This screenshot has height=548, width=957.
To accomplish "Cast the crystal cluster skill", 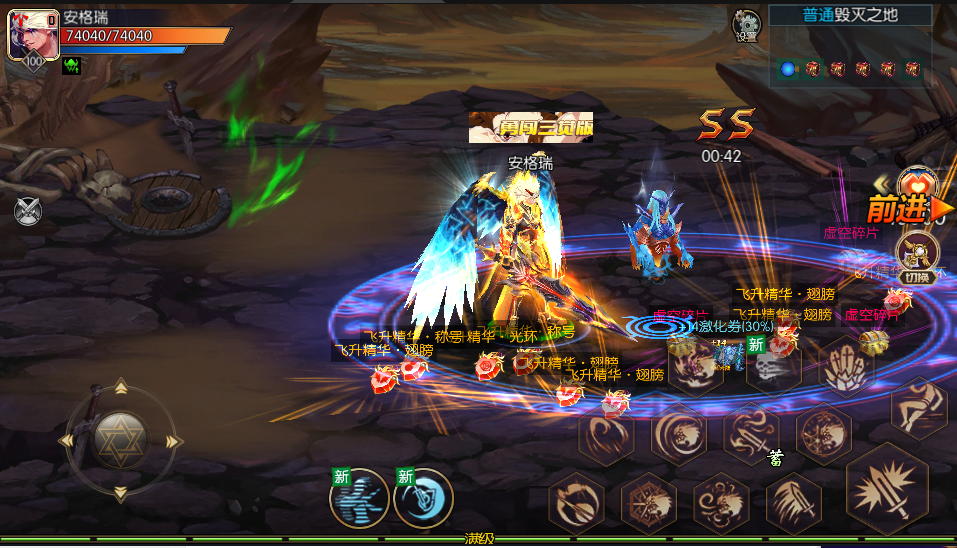I will coord(848,367).
